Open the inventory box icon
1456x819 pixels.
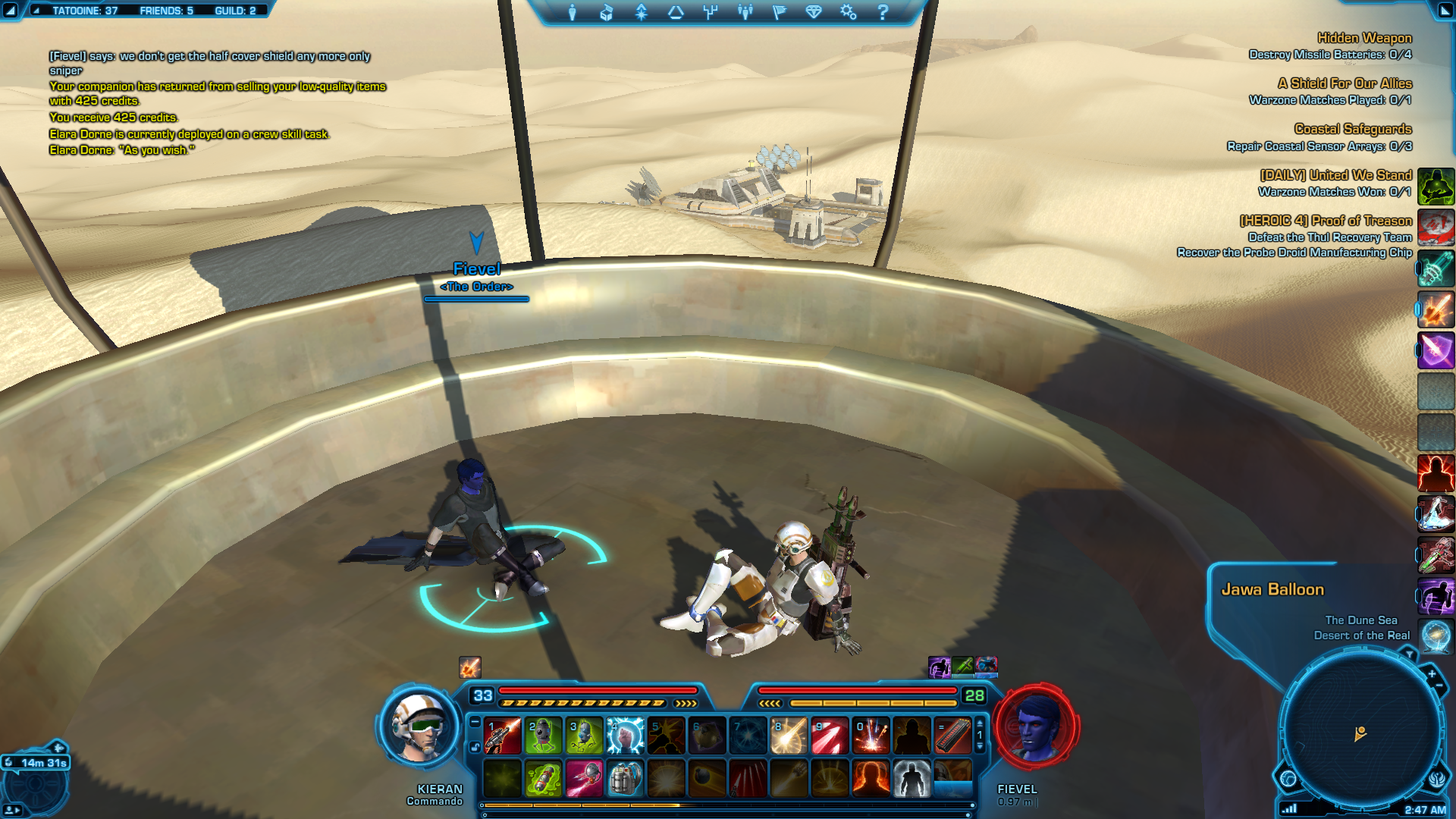coord(606,12)
